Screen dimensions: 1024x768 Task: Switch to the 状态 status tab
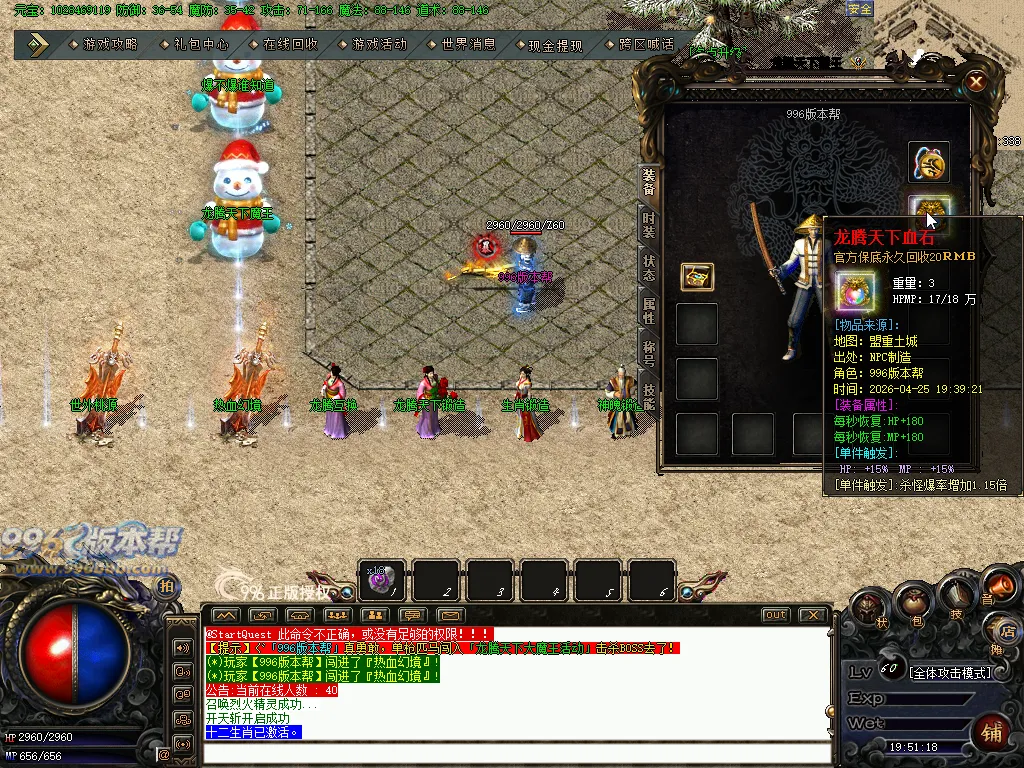tap(649, 268)
